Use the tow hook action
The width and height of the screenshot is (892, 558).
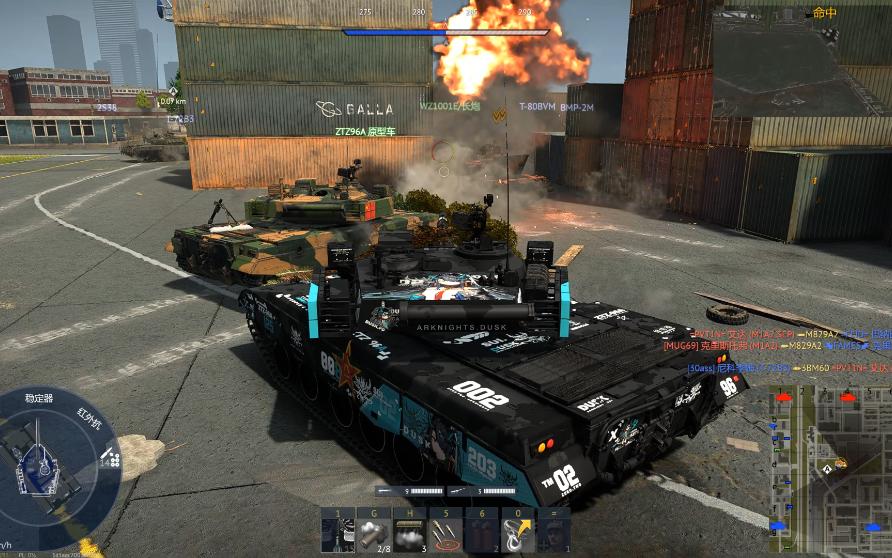(x=516, y=531)
